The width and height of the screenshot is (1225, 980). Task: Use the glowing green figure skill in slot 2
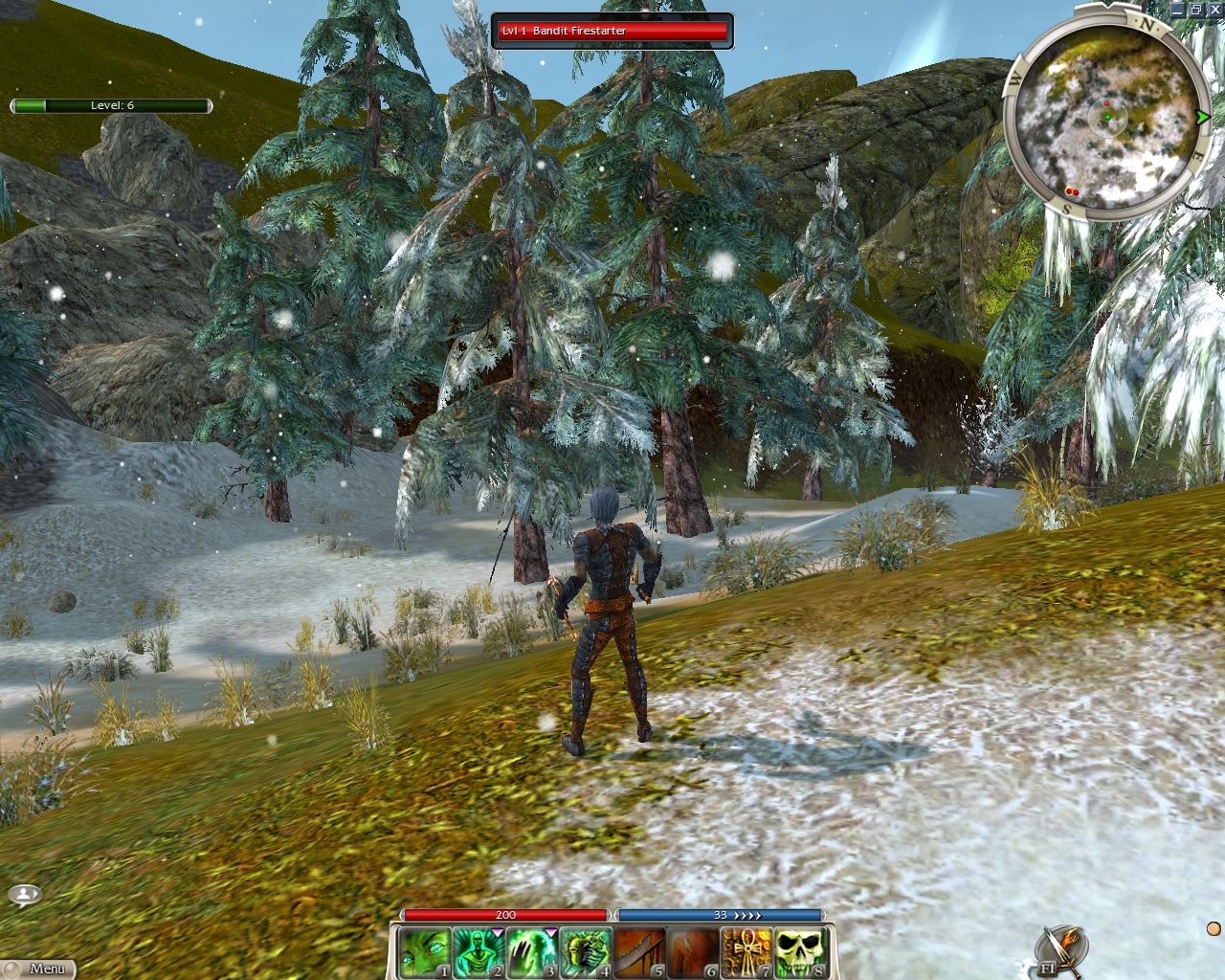pos(478,953)
